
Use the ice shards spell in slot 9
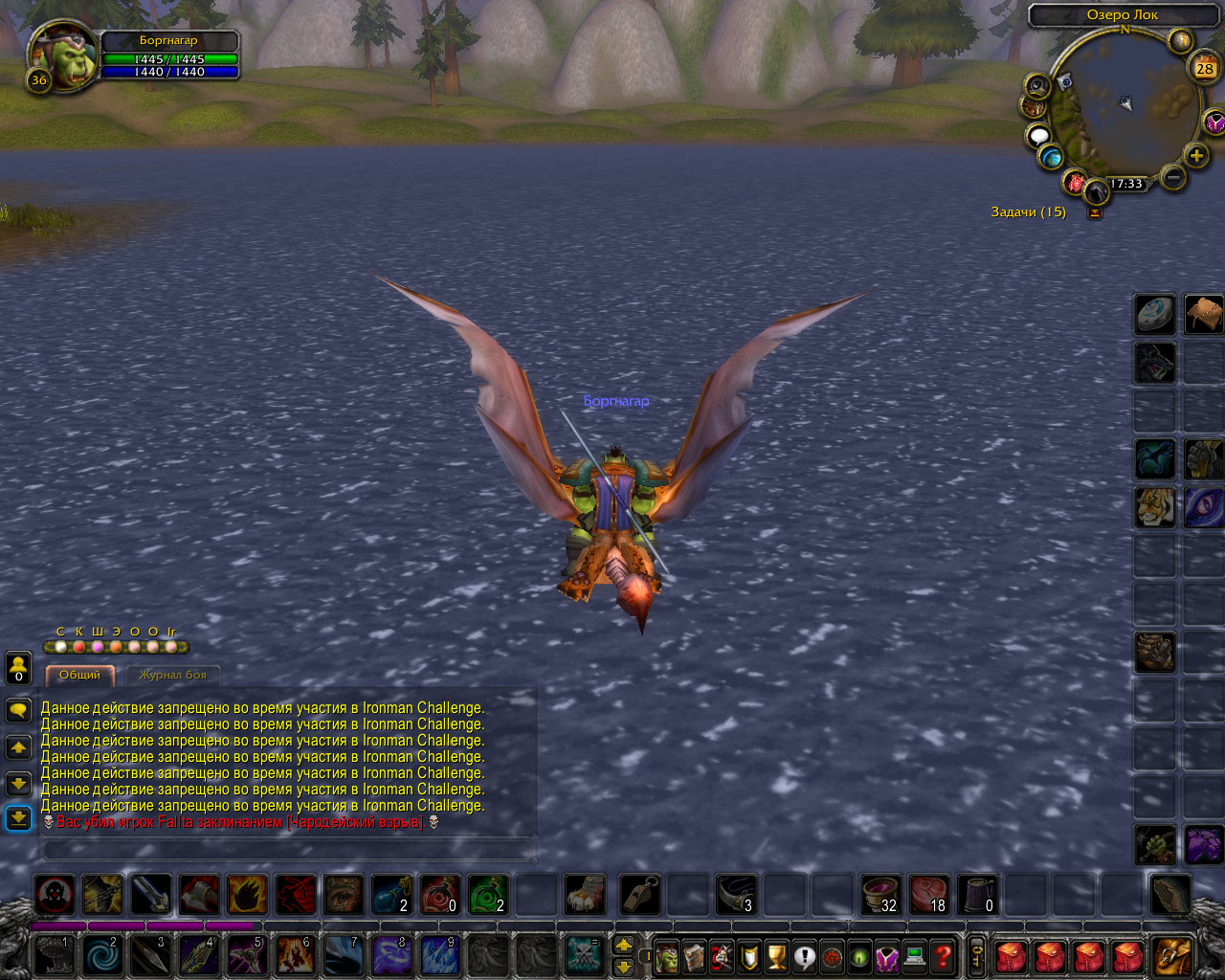[439, 955]
